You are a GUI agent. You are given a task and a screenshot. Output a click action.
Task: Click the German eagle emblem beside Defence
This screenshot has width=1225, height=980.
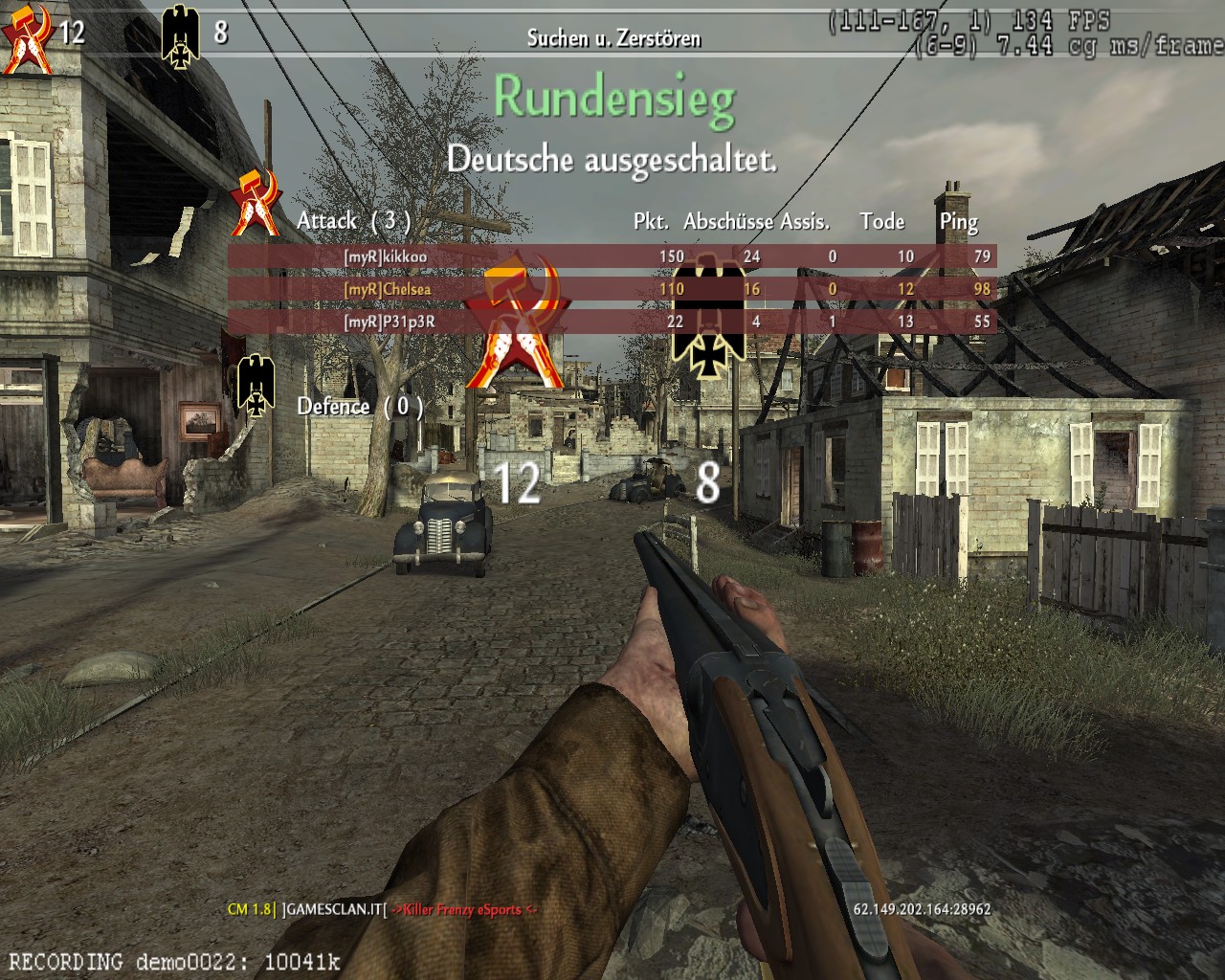pos(256,385)
